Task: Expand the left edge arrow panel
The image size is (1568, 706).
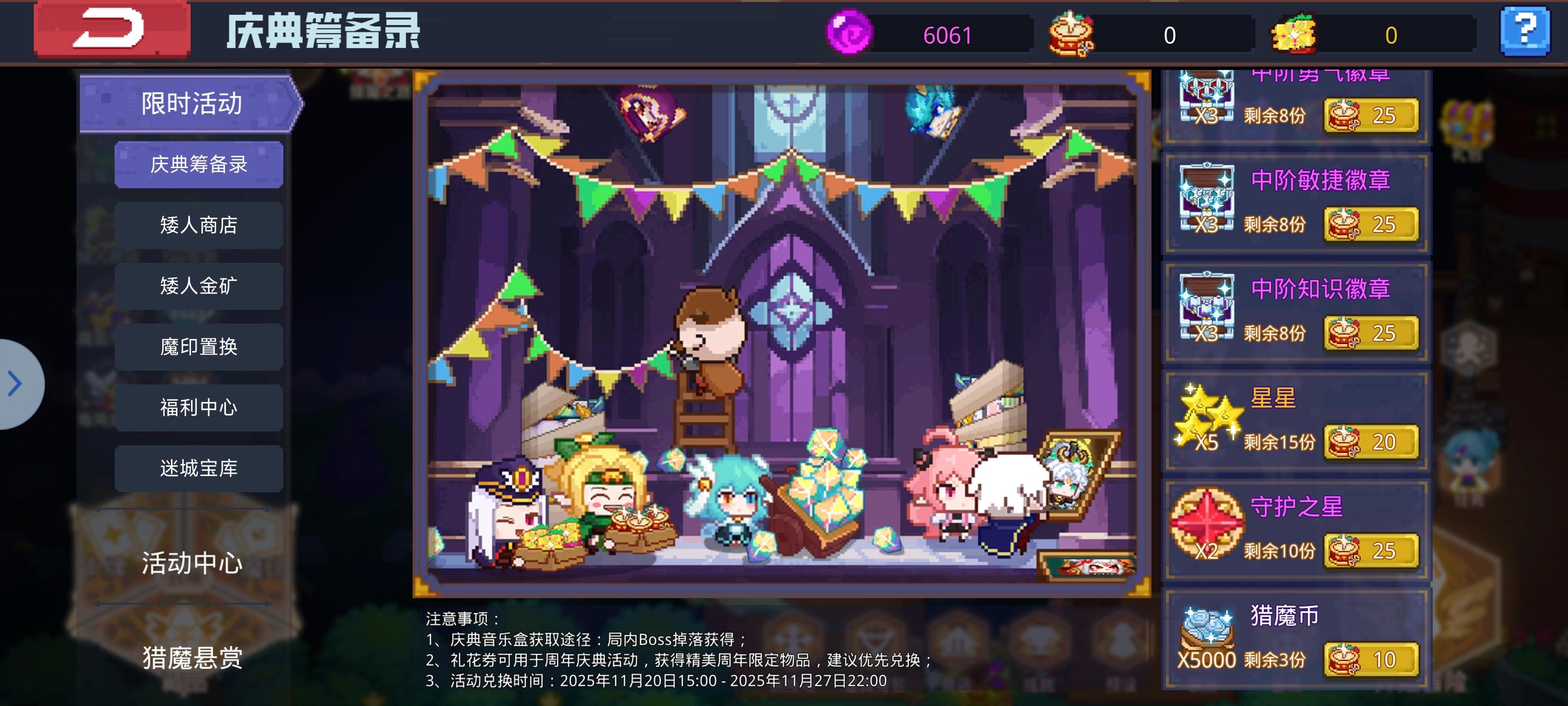Action: click(14, 384)
